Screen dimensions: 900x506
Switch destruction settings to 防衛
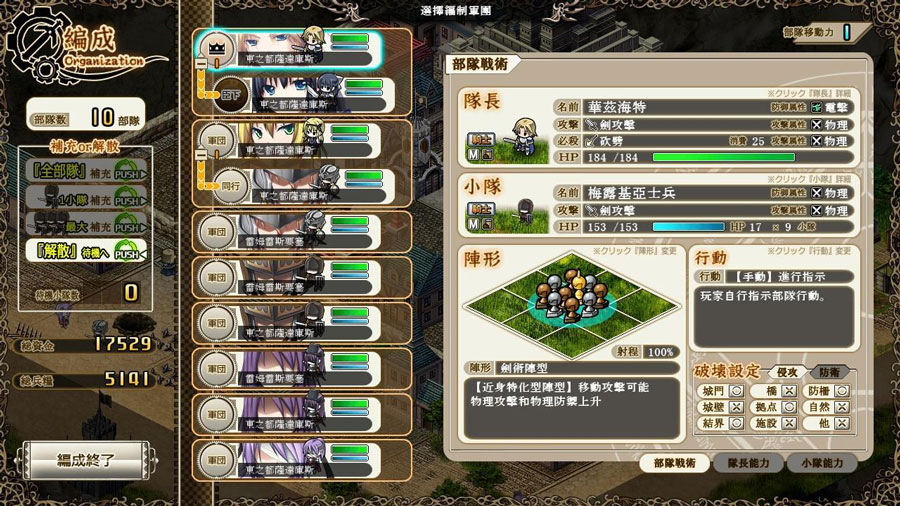(x=829, y=372)
